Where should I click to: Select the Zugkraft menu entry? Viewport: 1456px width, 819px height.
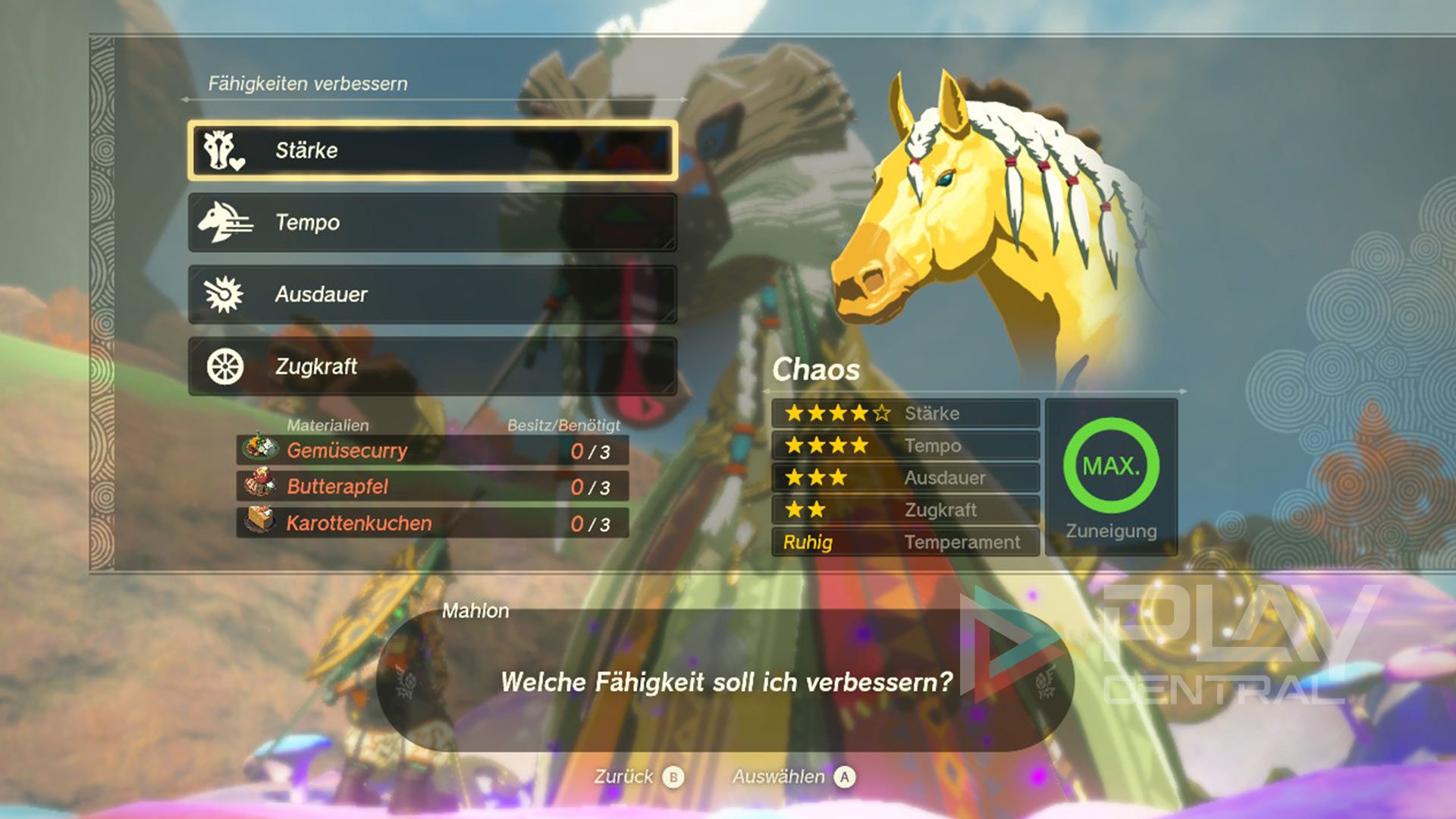[x=432, y=366]
